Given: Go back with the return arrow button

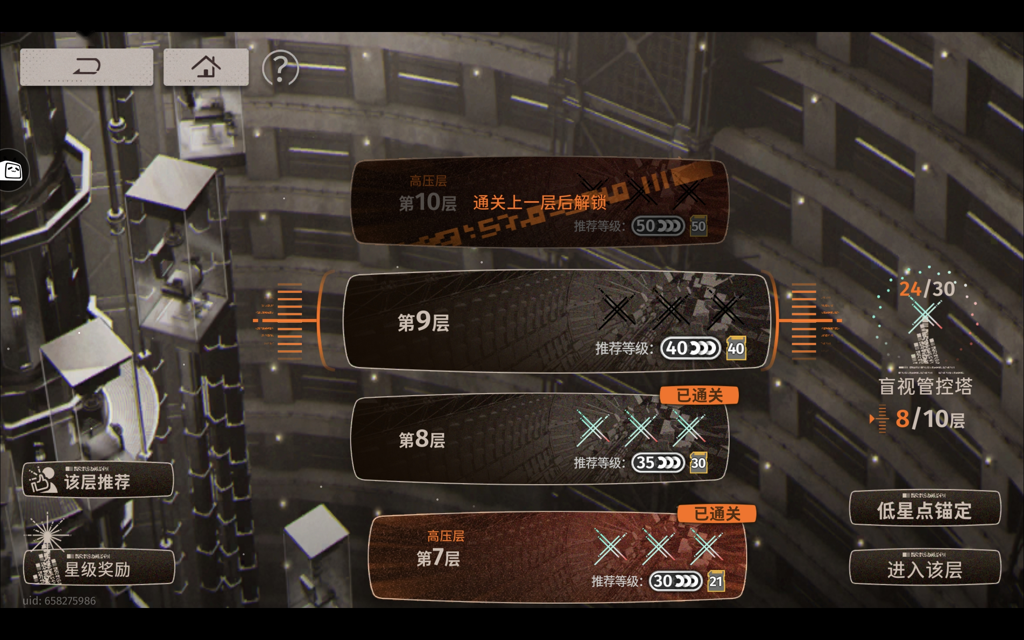Looking at the screenshot, I should tap(87, 67).
